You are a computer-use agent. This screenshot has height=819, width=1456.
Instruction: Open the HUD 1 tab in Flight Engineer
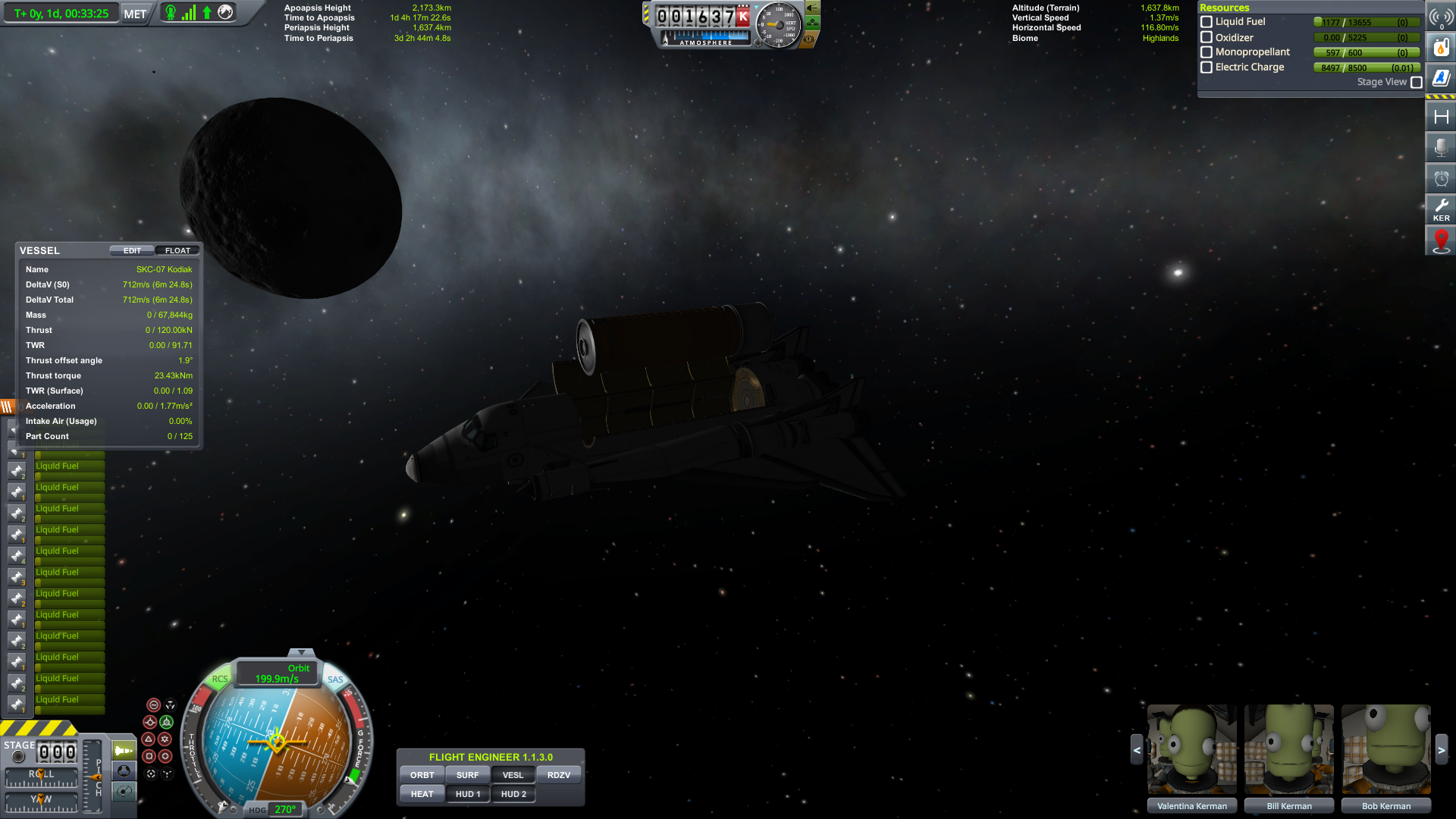coord(467,794)
